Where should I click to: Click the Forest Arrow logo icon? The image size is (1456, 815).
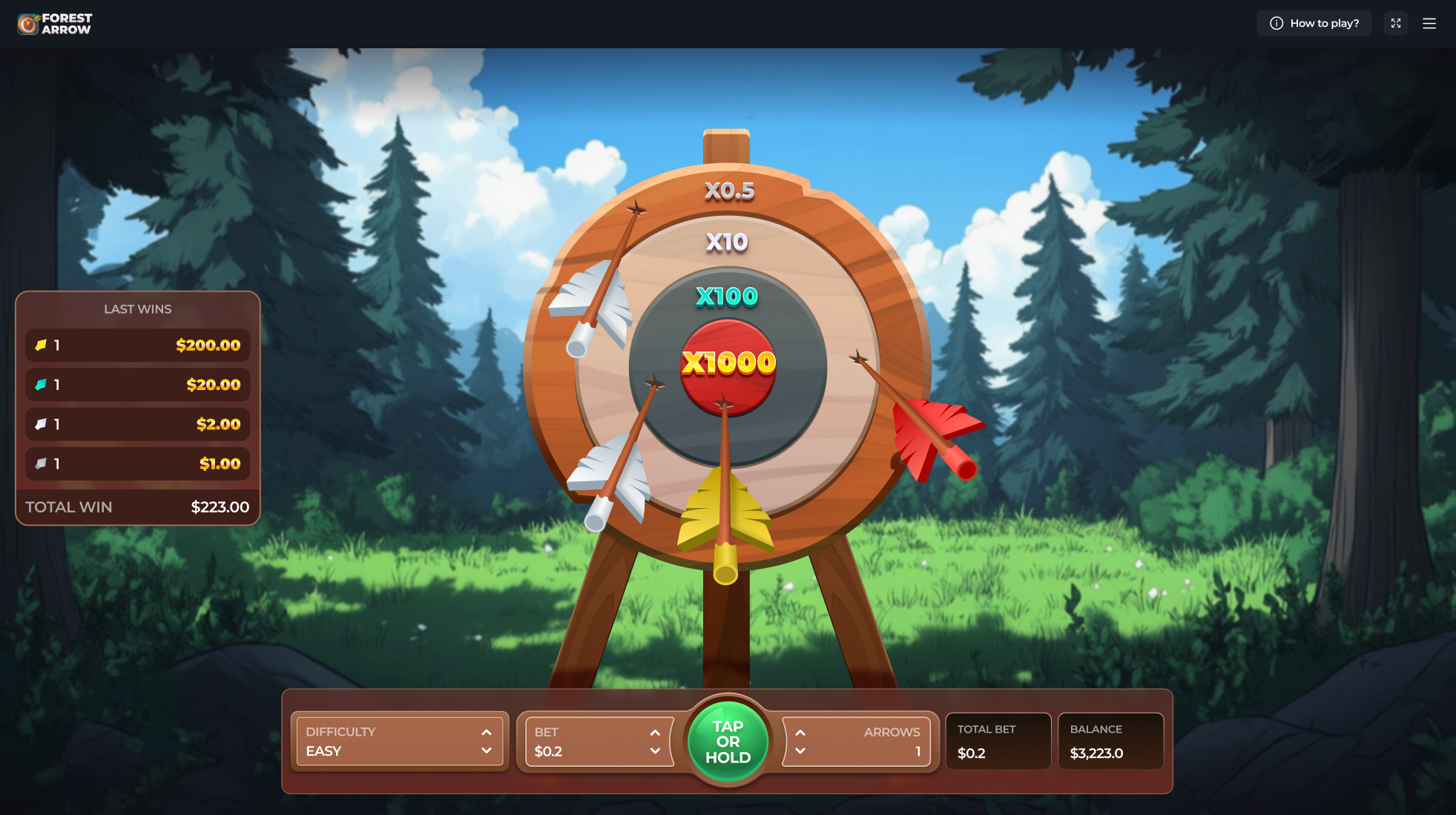coord(27,23)
